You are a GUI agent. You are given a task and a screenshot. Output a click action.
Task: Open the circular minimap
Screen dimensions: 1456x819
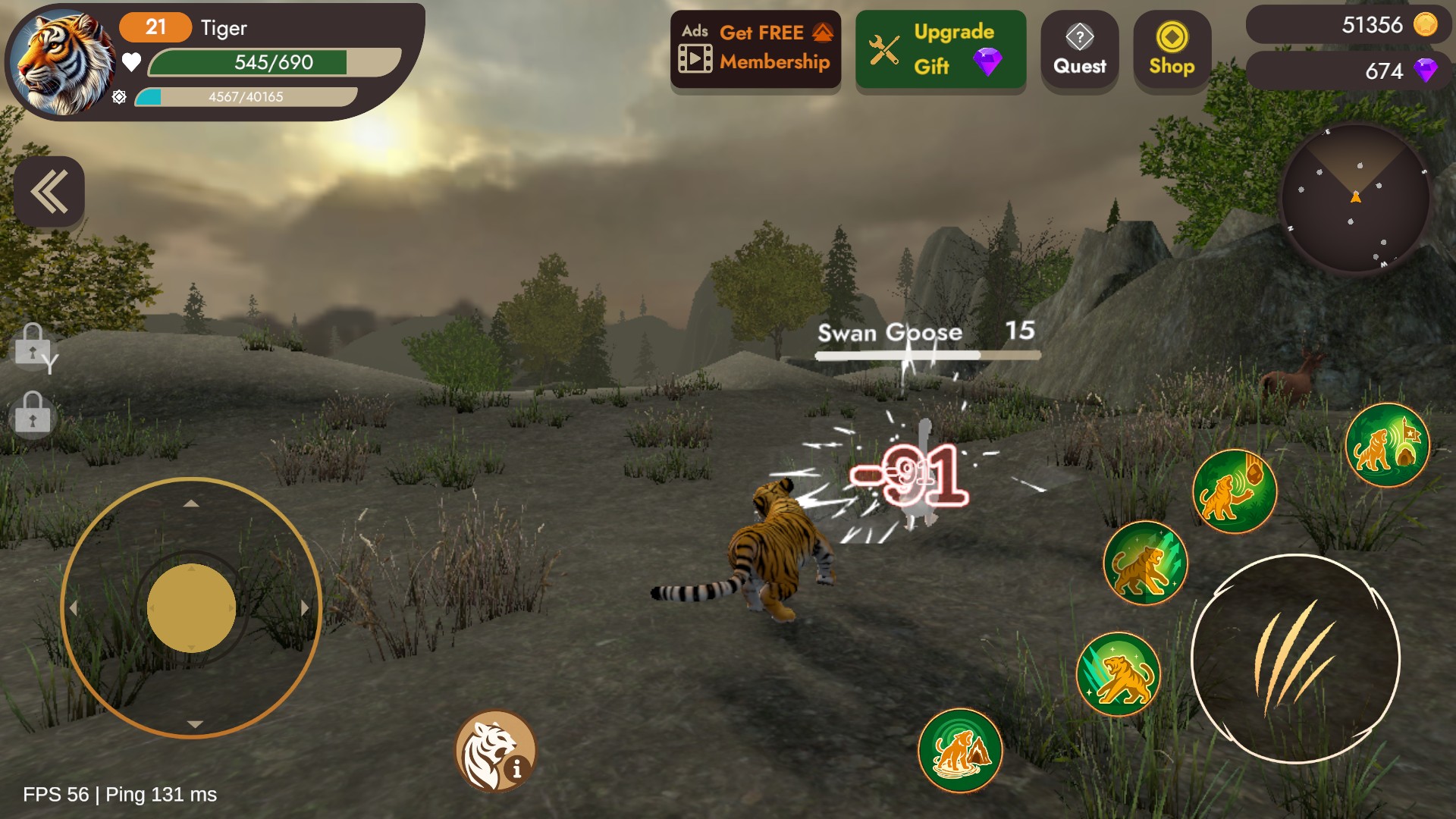[x=1354, y=199]
